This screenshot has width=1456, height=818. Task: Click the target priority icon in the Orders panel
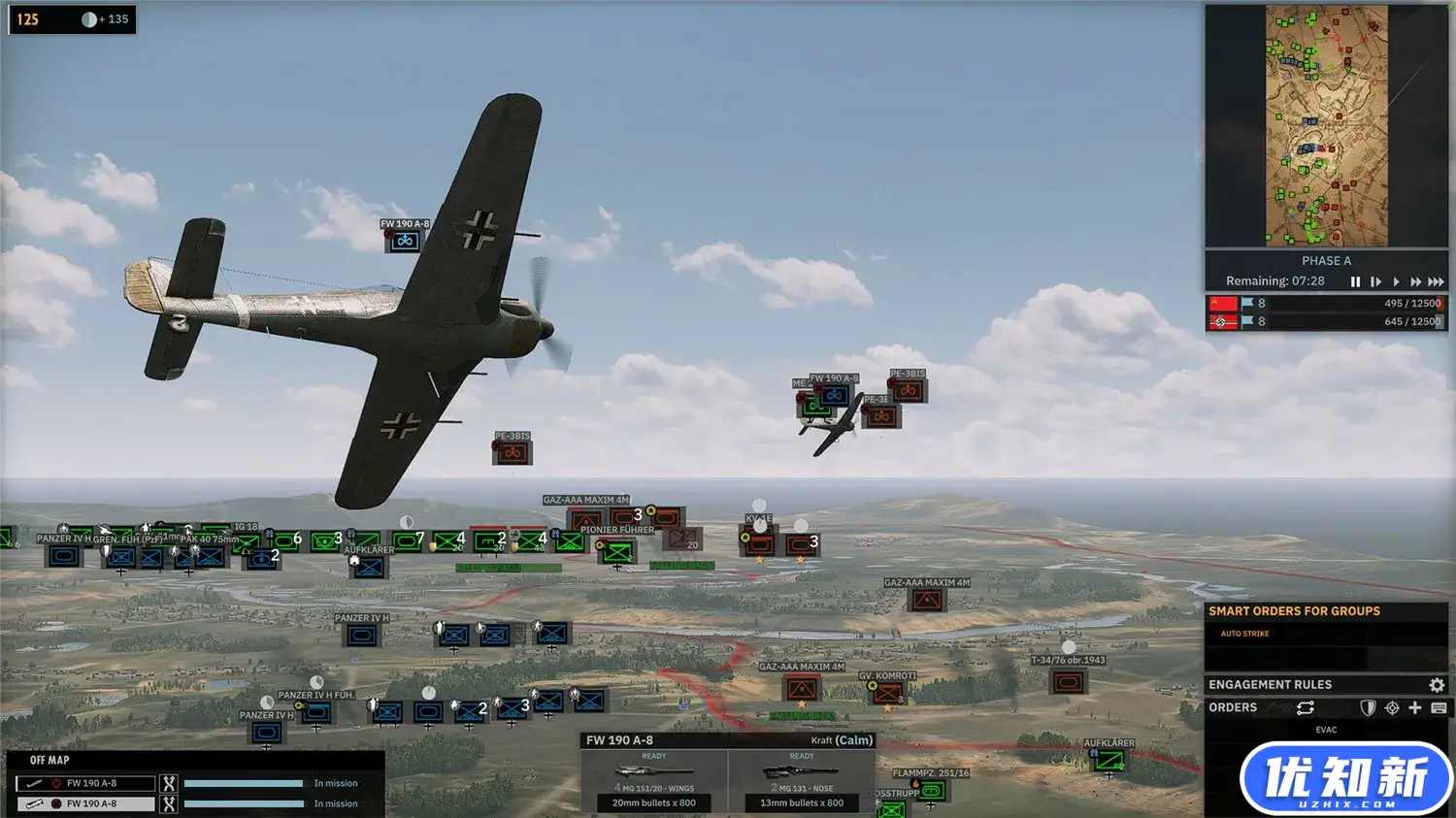pyautogui.click(x=1393, y=707)
